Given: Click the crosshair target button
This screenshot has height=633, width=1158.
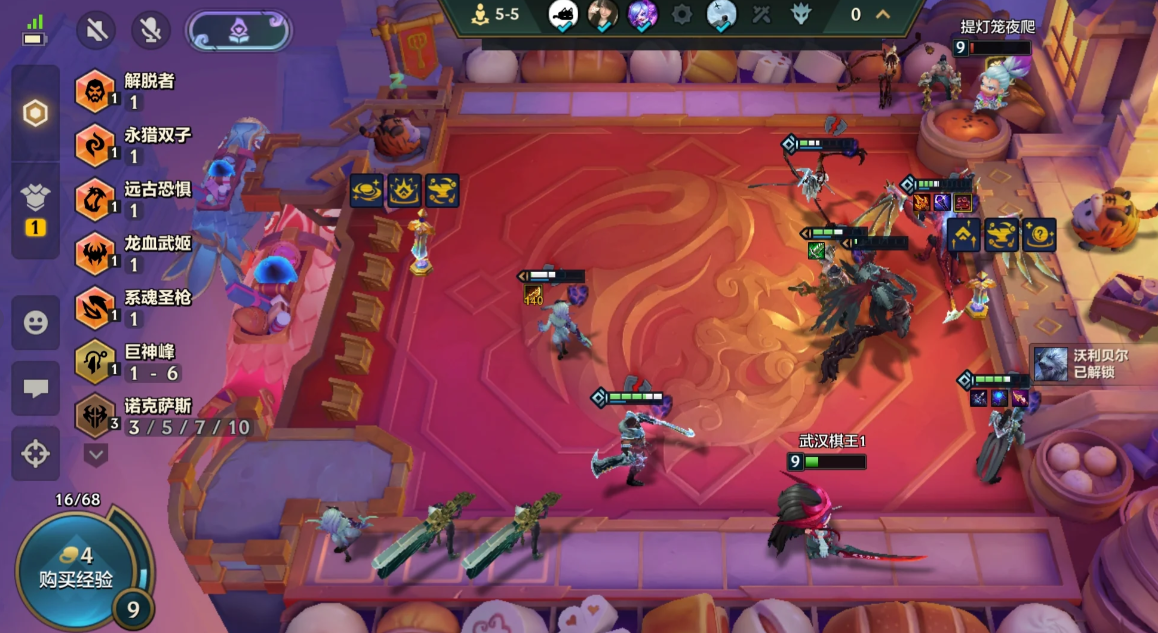Looking at the screenshot, I should 35,453.
